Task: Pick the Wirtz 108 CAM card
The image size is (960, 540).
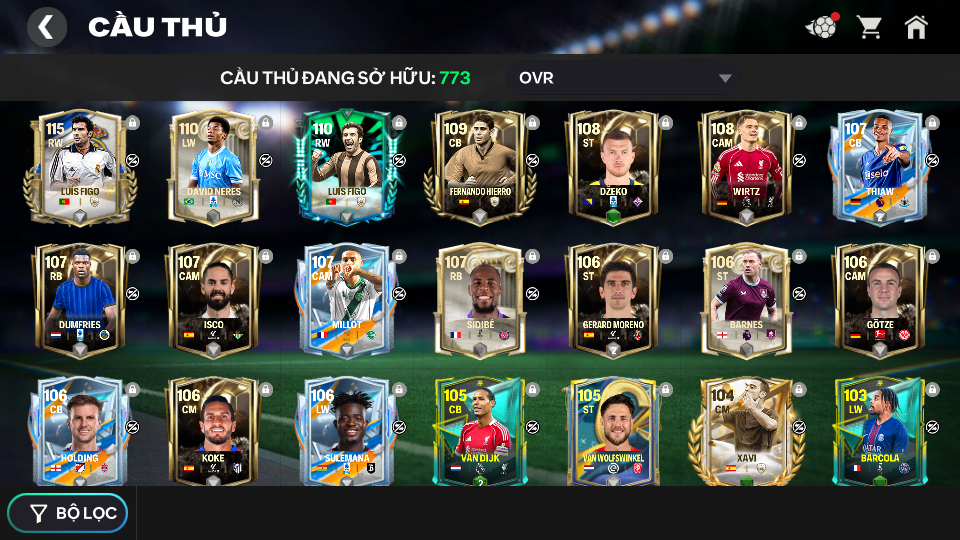Action: click(746, 166)
